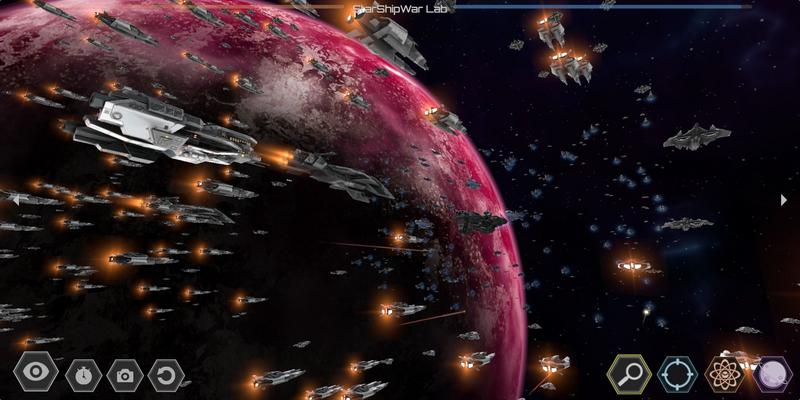Toggle the eye visibility icon

35,374
